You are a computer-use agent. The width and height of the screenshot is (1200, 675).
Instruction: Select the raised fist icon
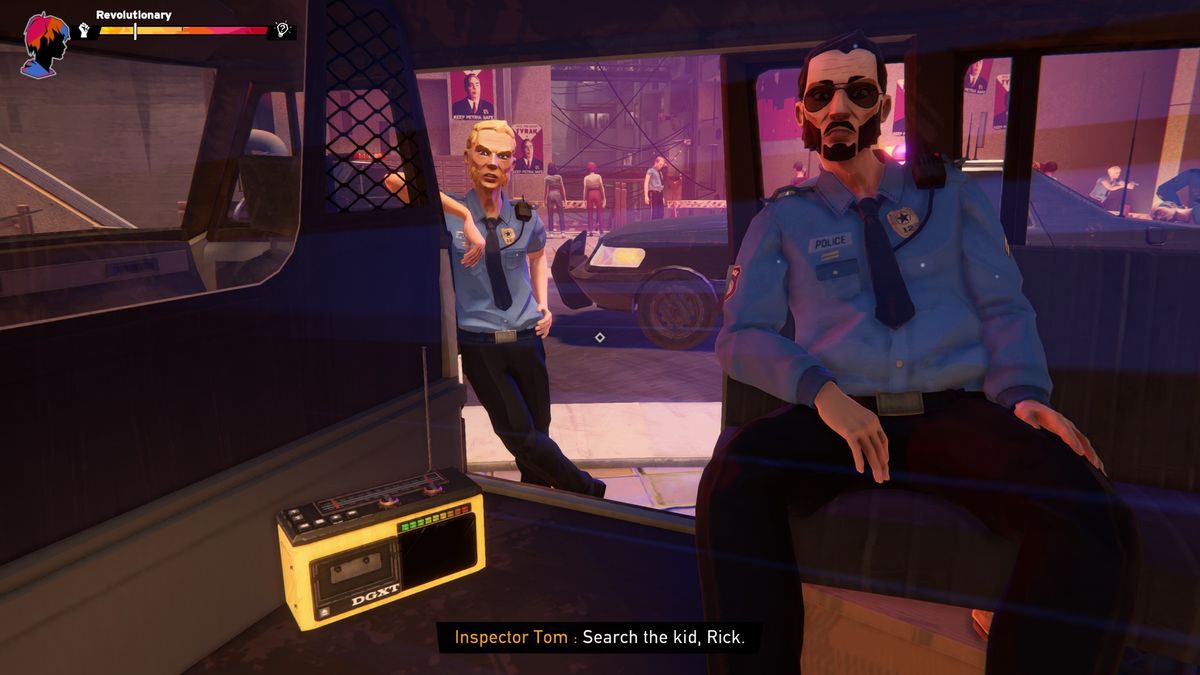point(84,31)
